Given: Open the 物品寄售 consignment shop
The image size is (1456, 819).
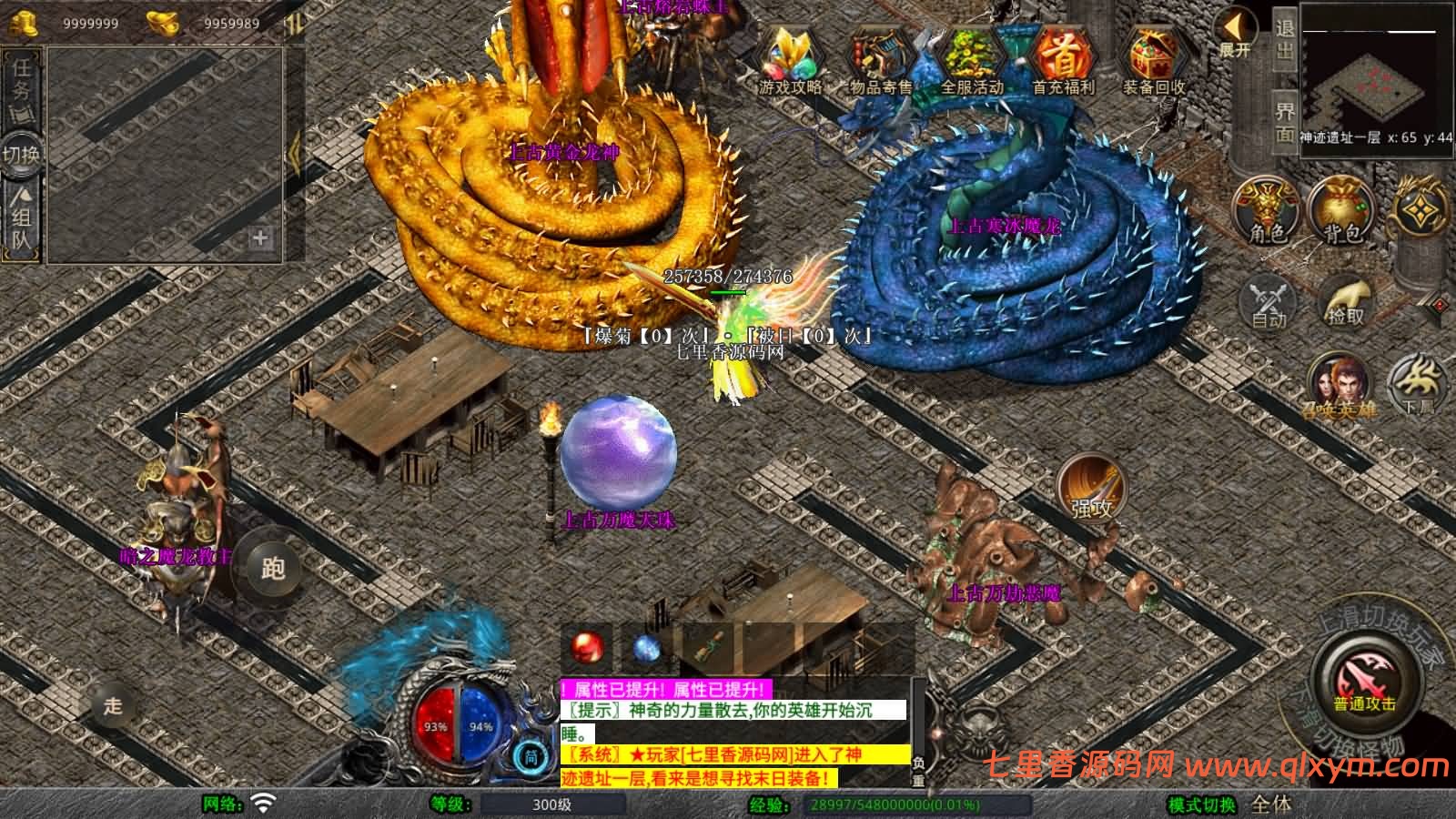Looking at the screenshot, I should click(x=880, y=60).
